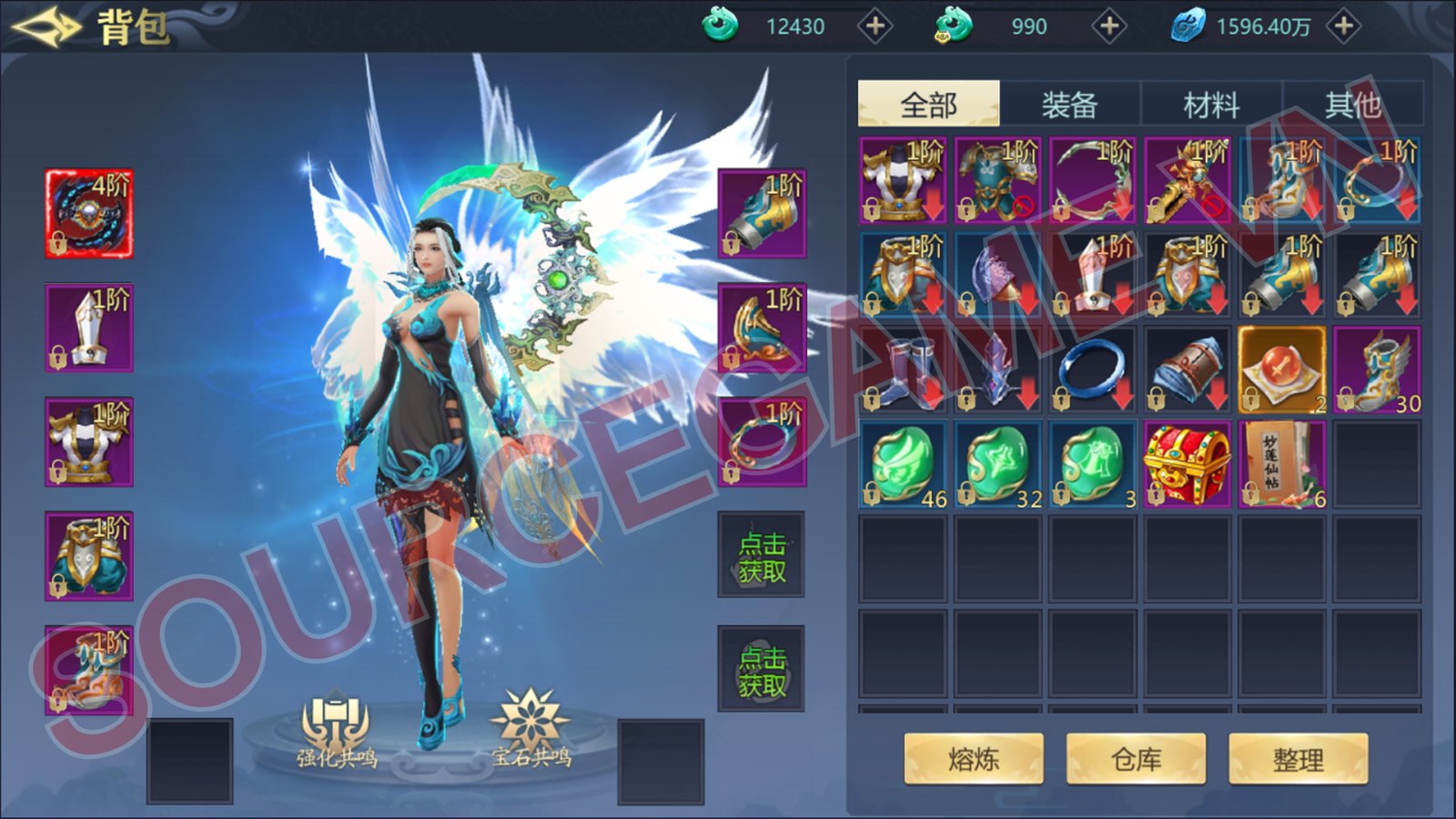The width and height of the screenshot is (1456, 819).
Task: Select the red treasure chest item
Action: point(1187,464)
